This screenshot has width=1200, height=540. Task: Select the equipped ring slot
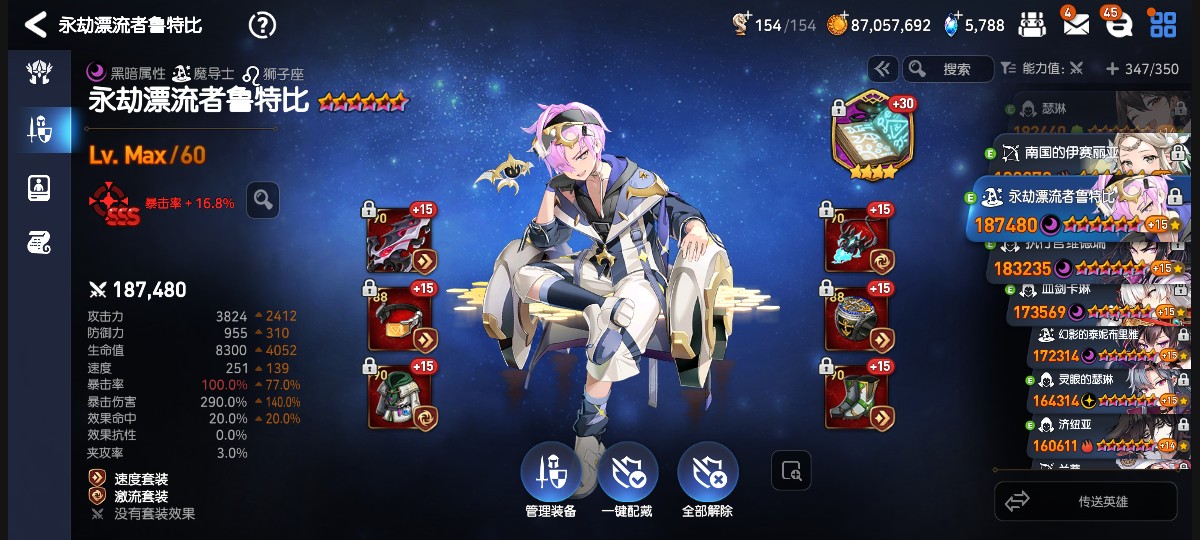[856, 317]
